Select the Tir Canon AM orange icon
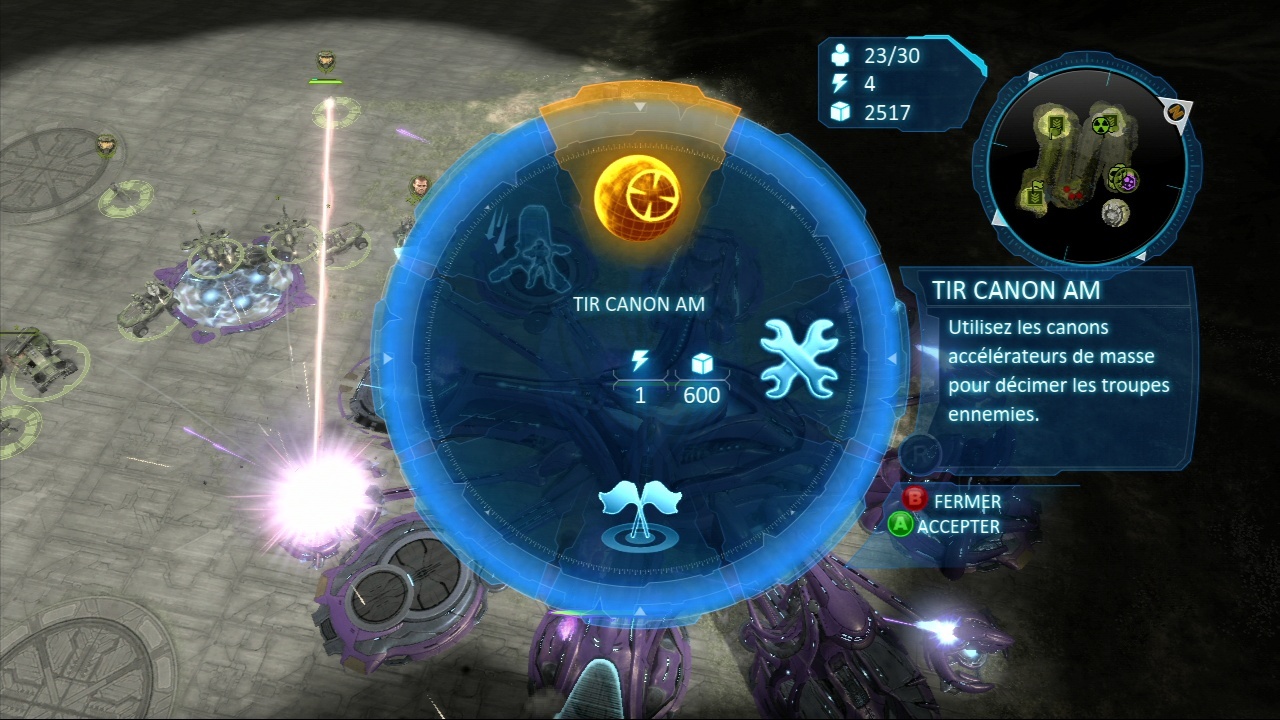Image resolution: width=1280 pixels, height=720 pixels. [x=637, y=192]
